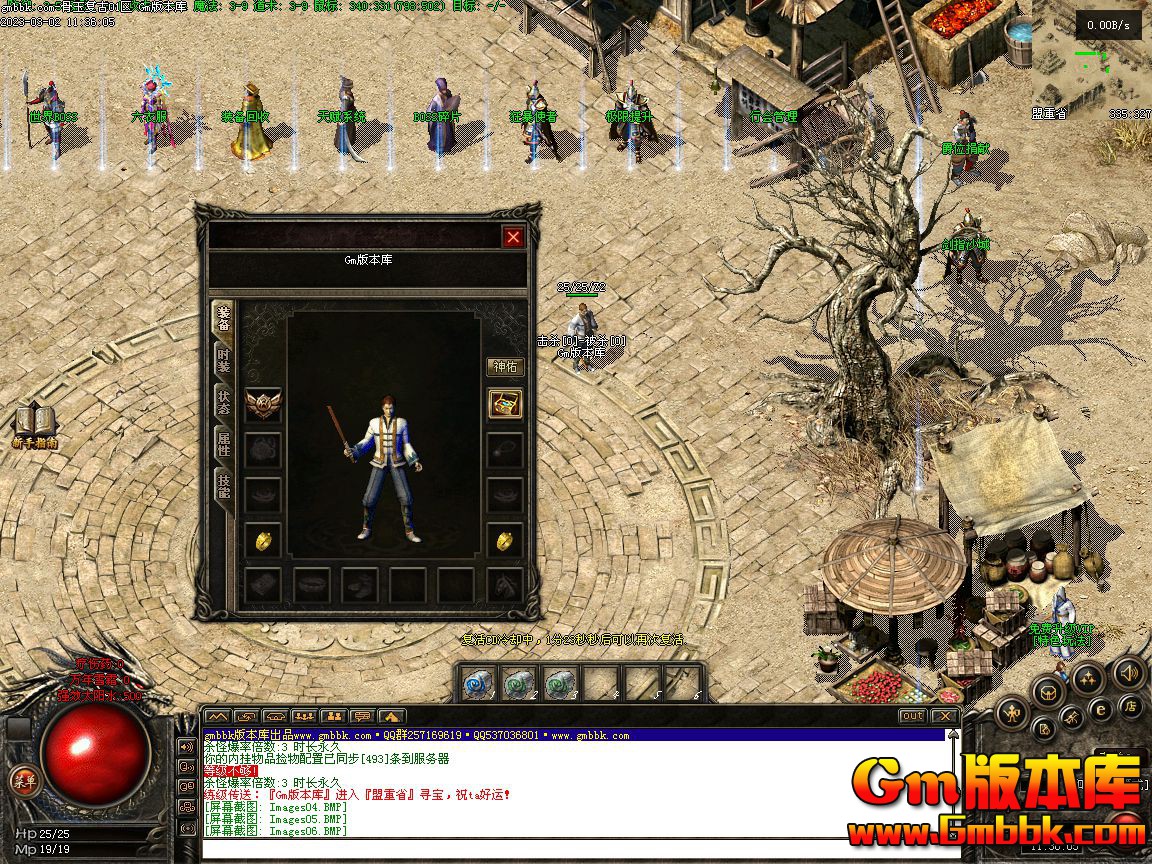
Task: Open the 新手指南 beginner guide book
Action: [x=35, y=423]
